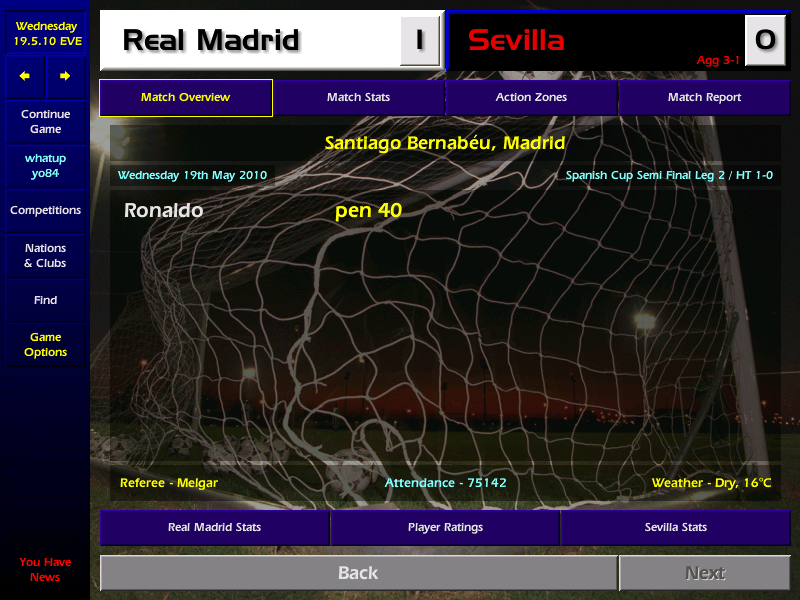
Task: Open the You Have News notification
Action: (x=45, y=569)
